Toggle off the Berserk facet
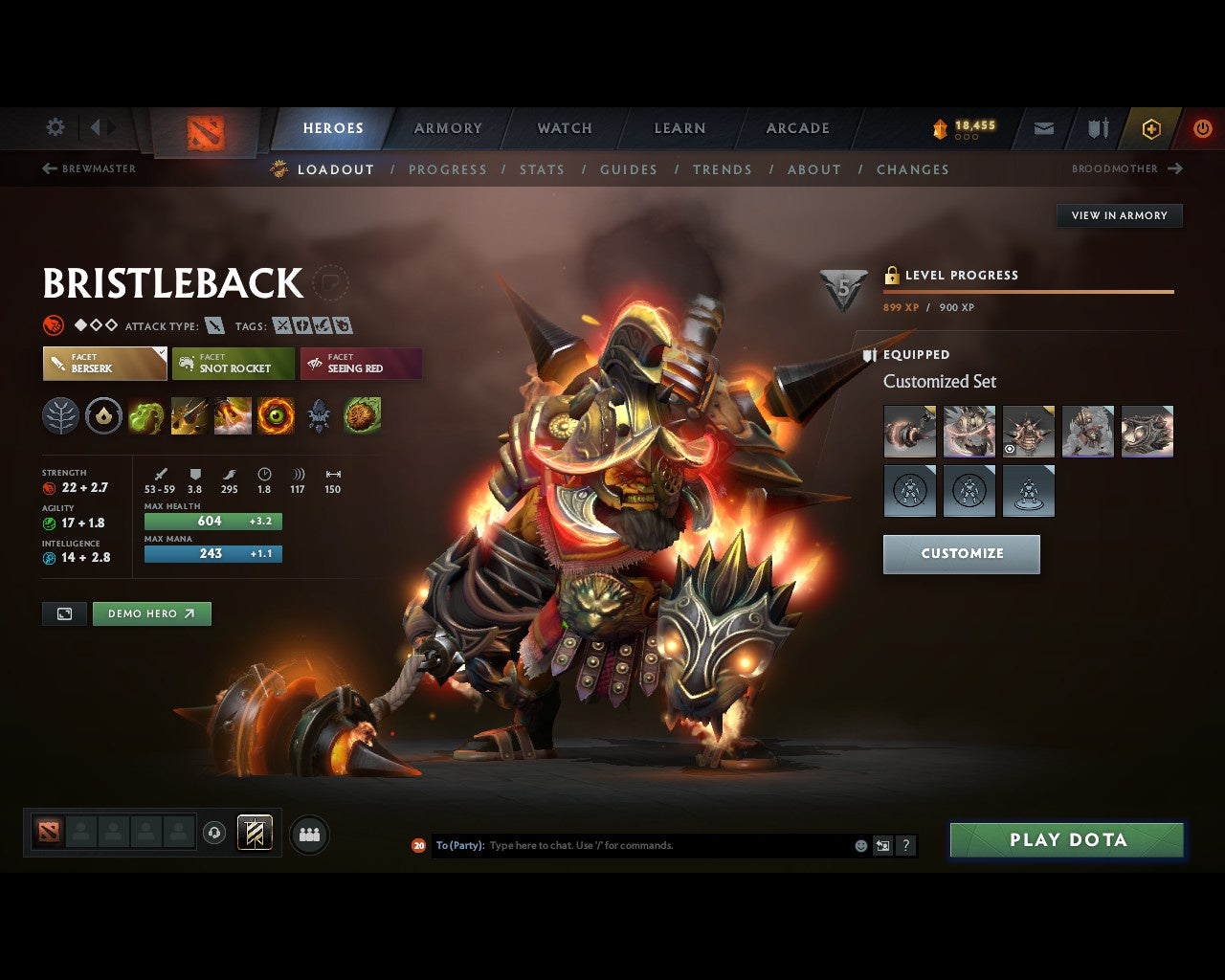This screenshot has height=980, width=1225. (103, 364)
